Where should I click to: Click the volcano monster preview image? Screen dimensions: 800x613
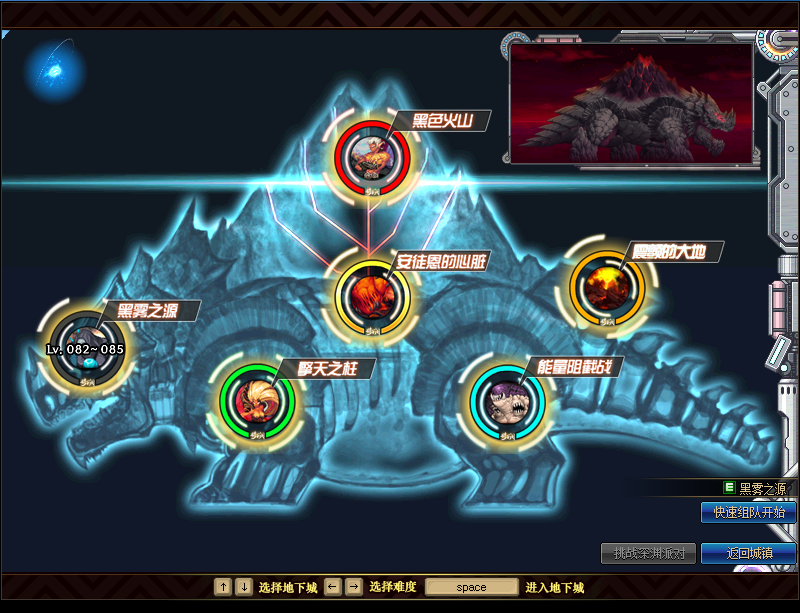pyautogui.click(x=631, y=101)
